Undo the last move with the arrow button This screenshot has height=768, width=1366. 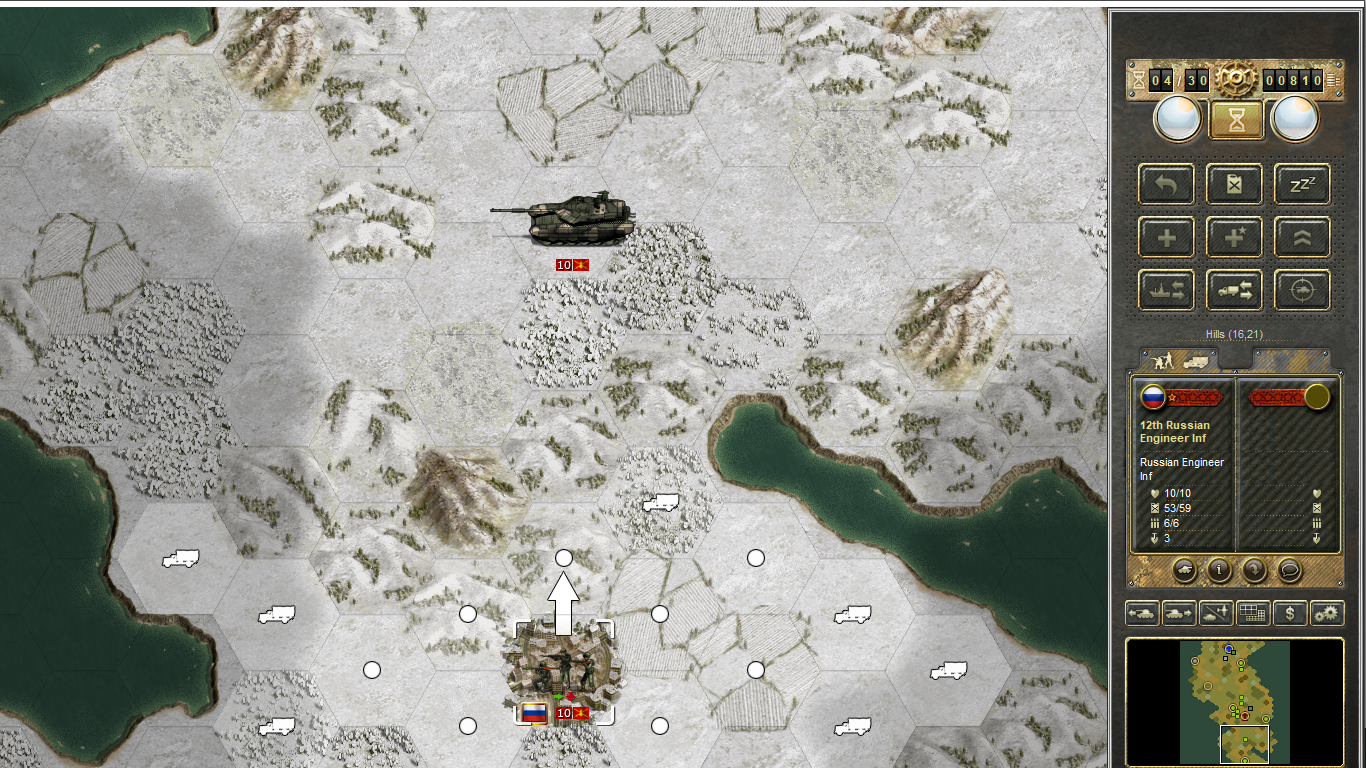point(1166,184)
